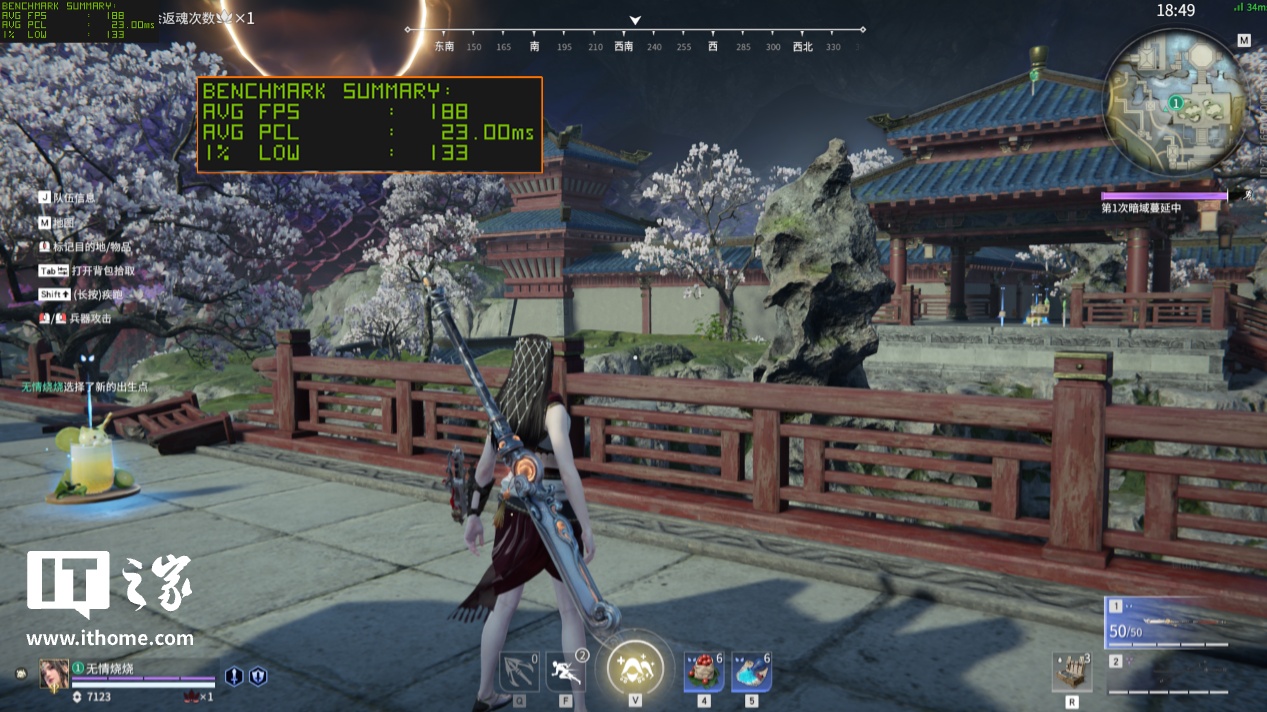Viewport: 1267px width, 712px height.
Task: Click the green benchmark summary overlay box
Action: click(369, 125)
